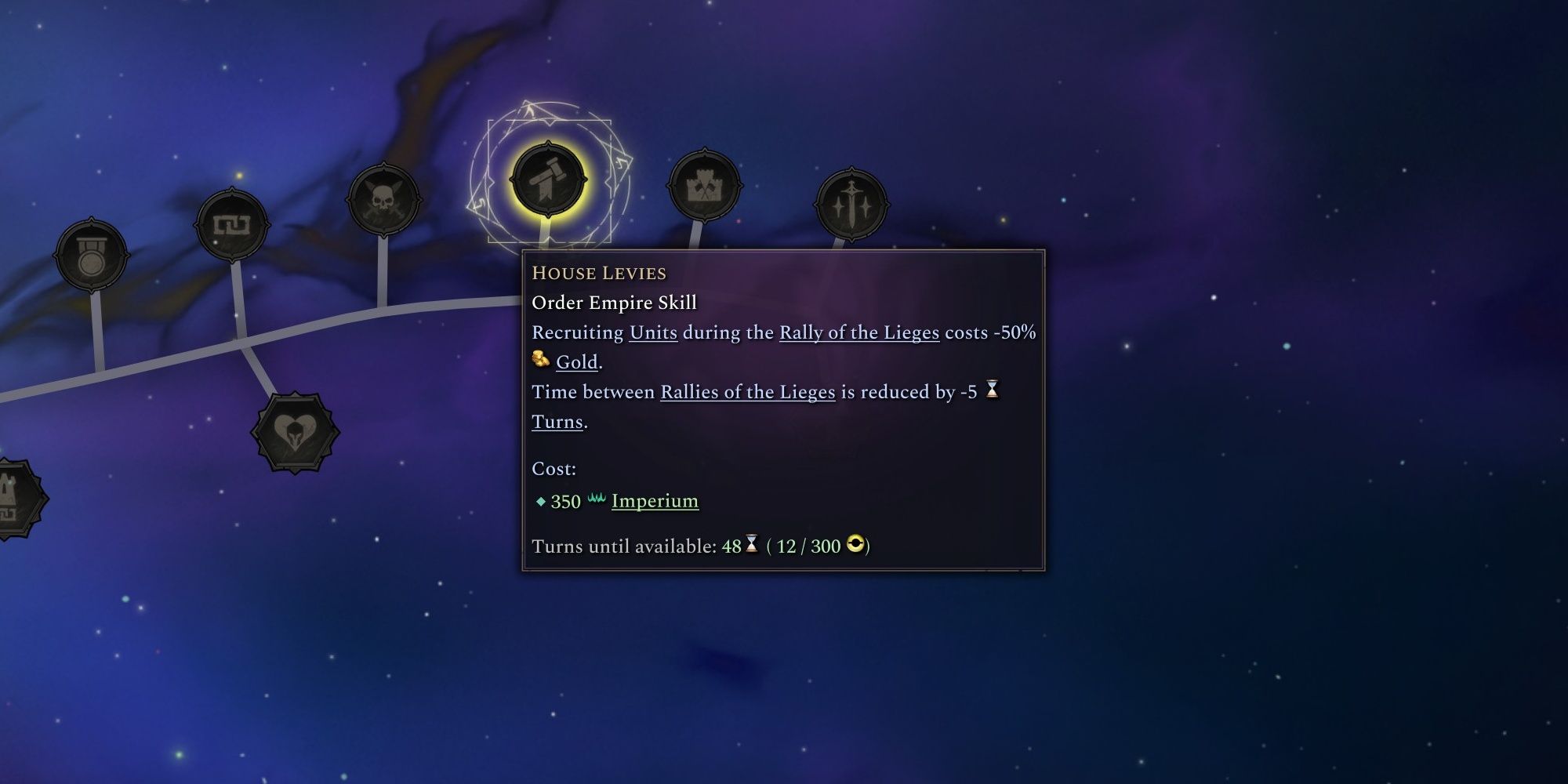This screenshot has height=784, width=1568.
Task: Open the Imperium link under Cost
Action: point(654,502)
